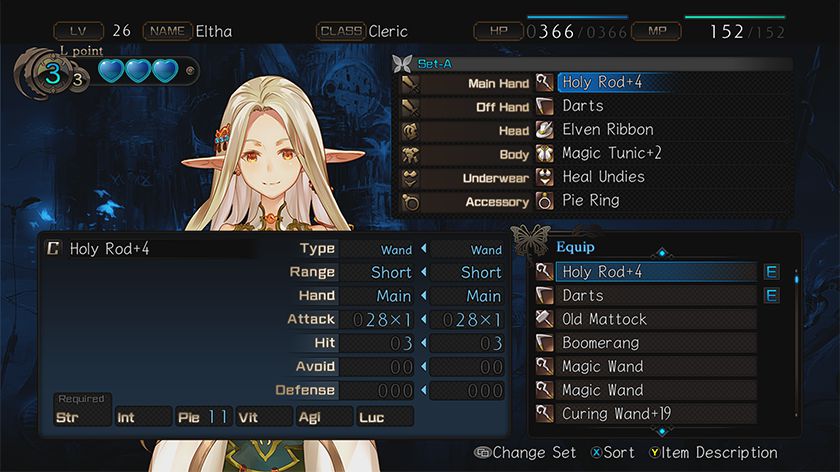Equip the Boomerang
840x472 pixels.
pos(645,343)
